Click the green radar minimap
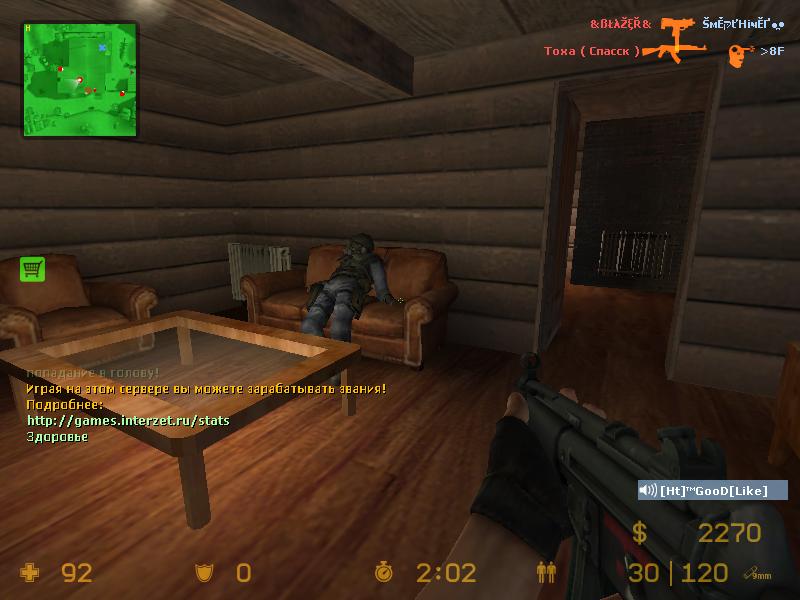 (x=79, y=79)
